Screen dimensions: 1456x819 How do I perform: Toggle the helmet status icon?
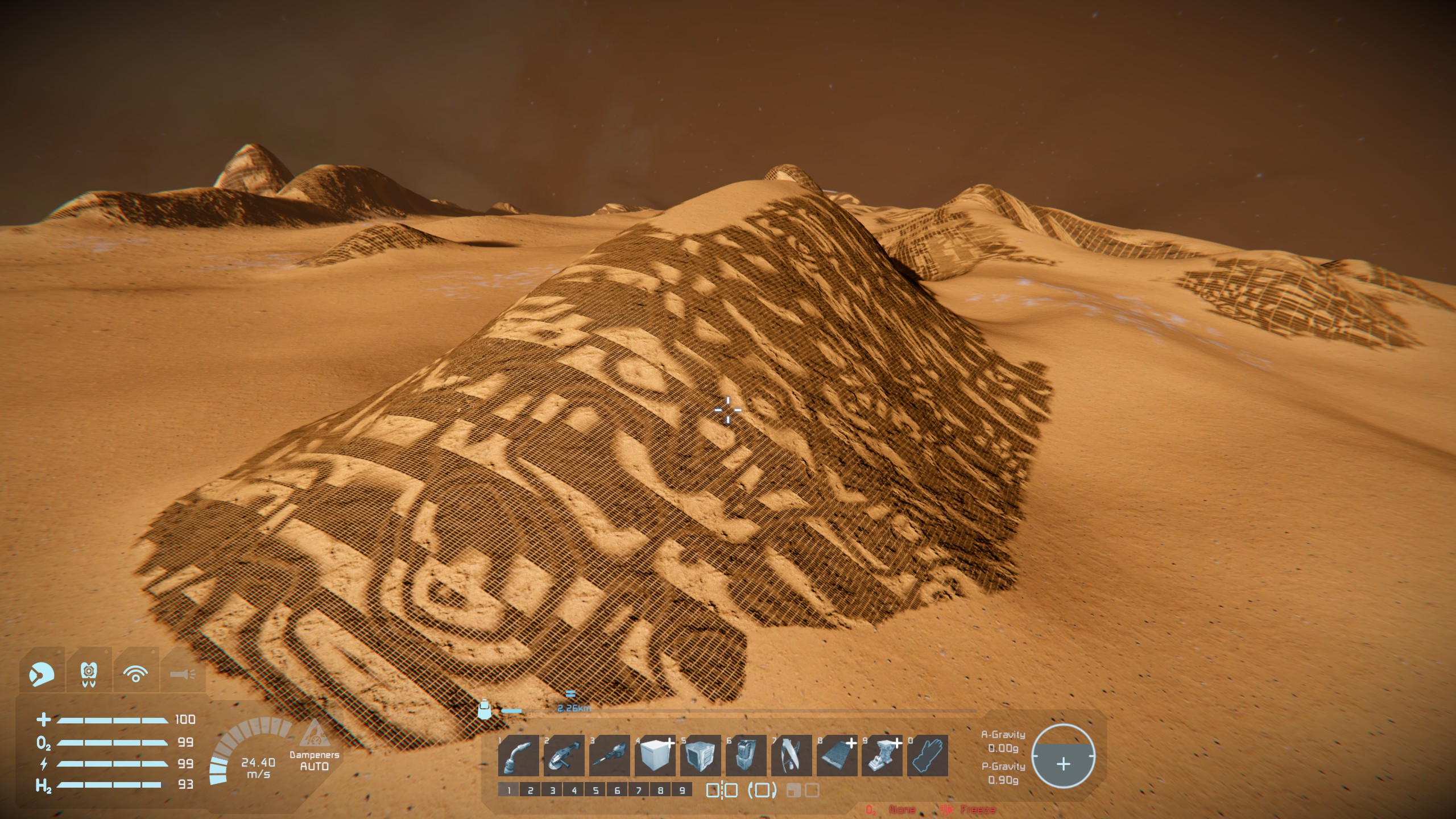(x=42, y=674)
